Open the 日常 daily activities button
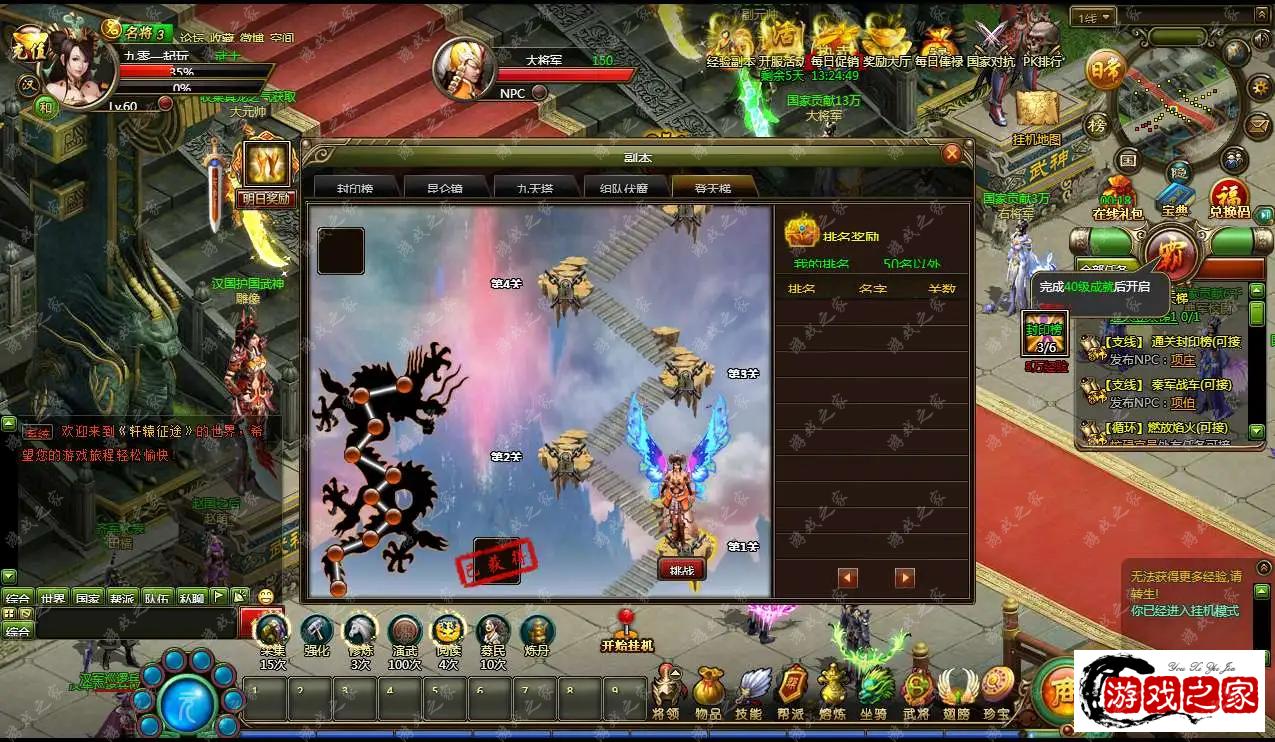 [x=1103, y=69]
